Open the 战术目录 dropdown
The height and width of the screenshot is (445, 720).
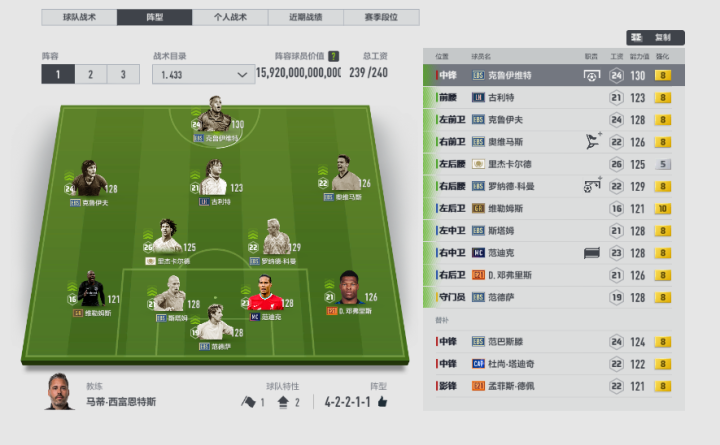[203, 74]
